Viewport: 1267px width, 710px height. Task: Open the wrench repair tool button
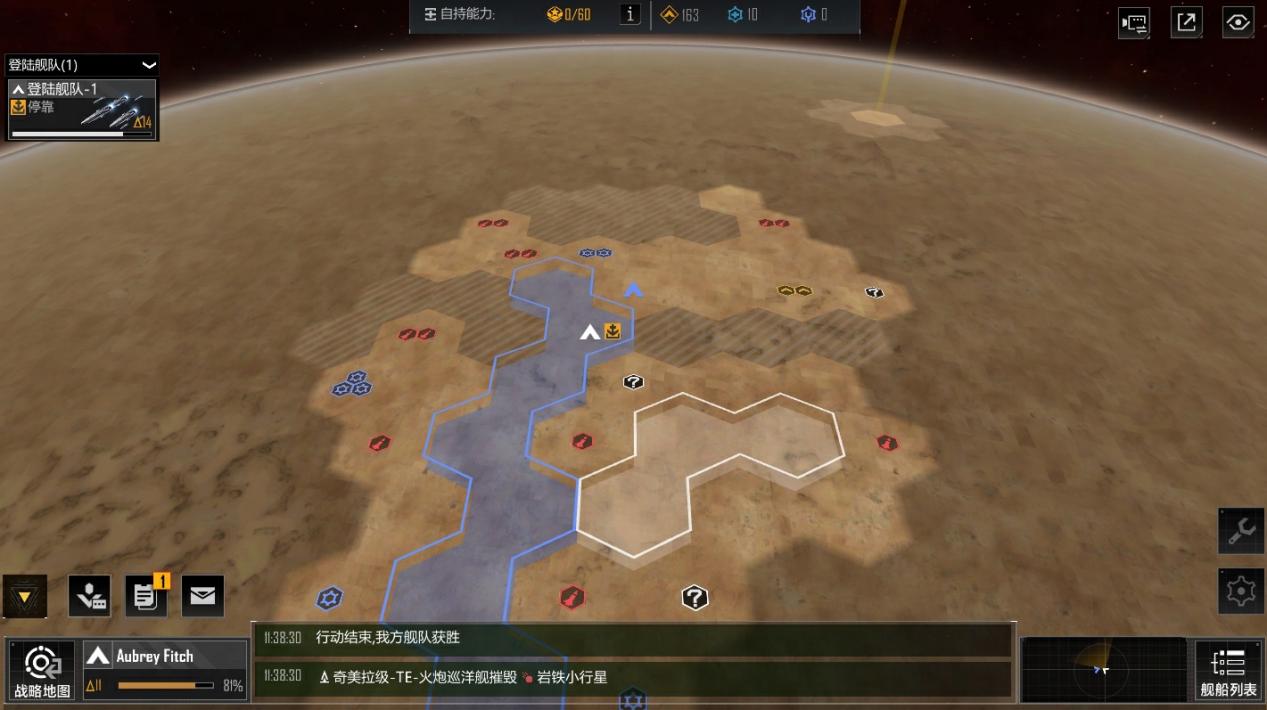1241,531
